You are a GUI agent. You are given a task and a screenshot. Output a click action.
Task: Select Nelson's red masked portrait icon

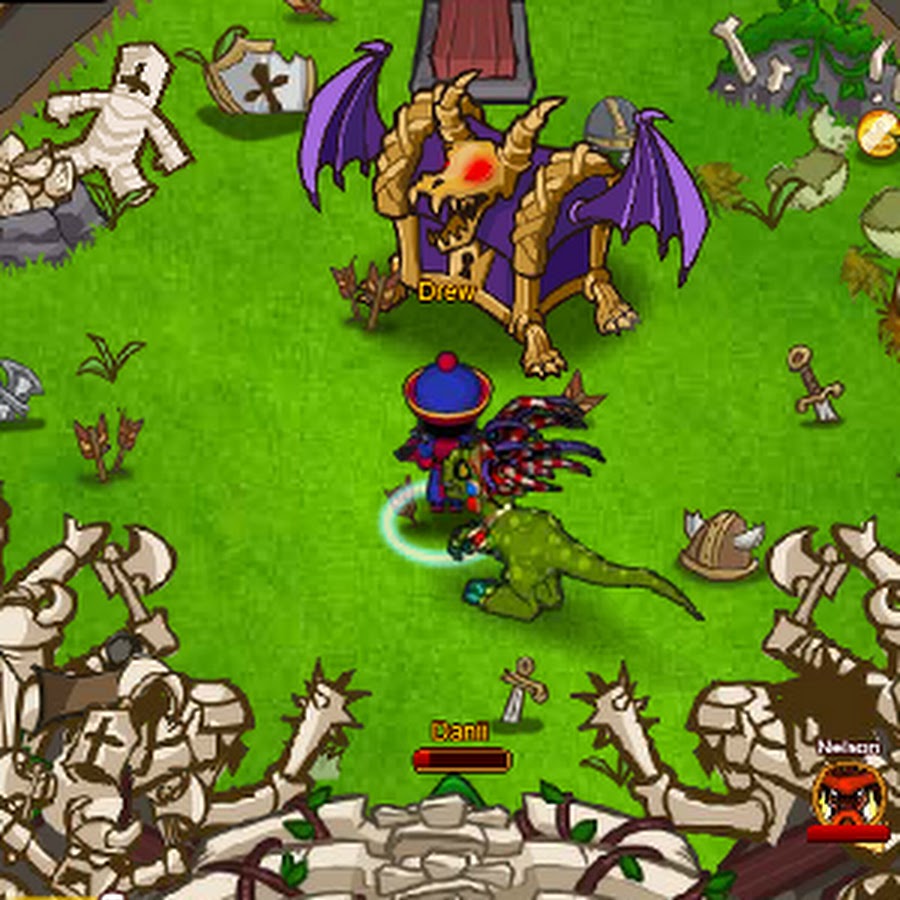[848, 794]
